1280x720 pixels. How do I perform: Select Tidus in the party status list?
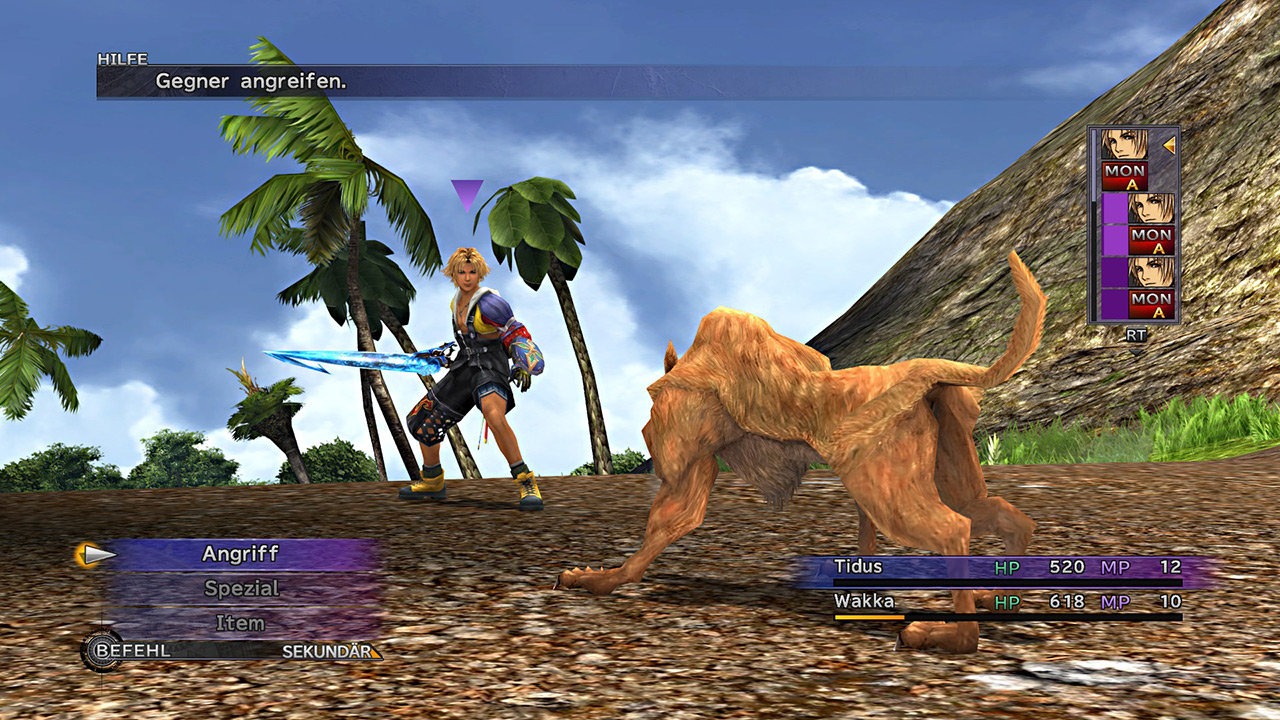859,567
